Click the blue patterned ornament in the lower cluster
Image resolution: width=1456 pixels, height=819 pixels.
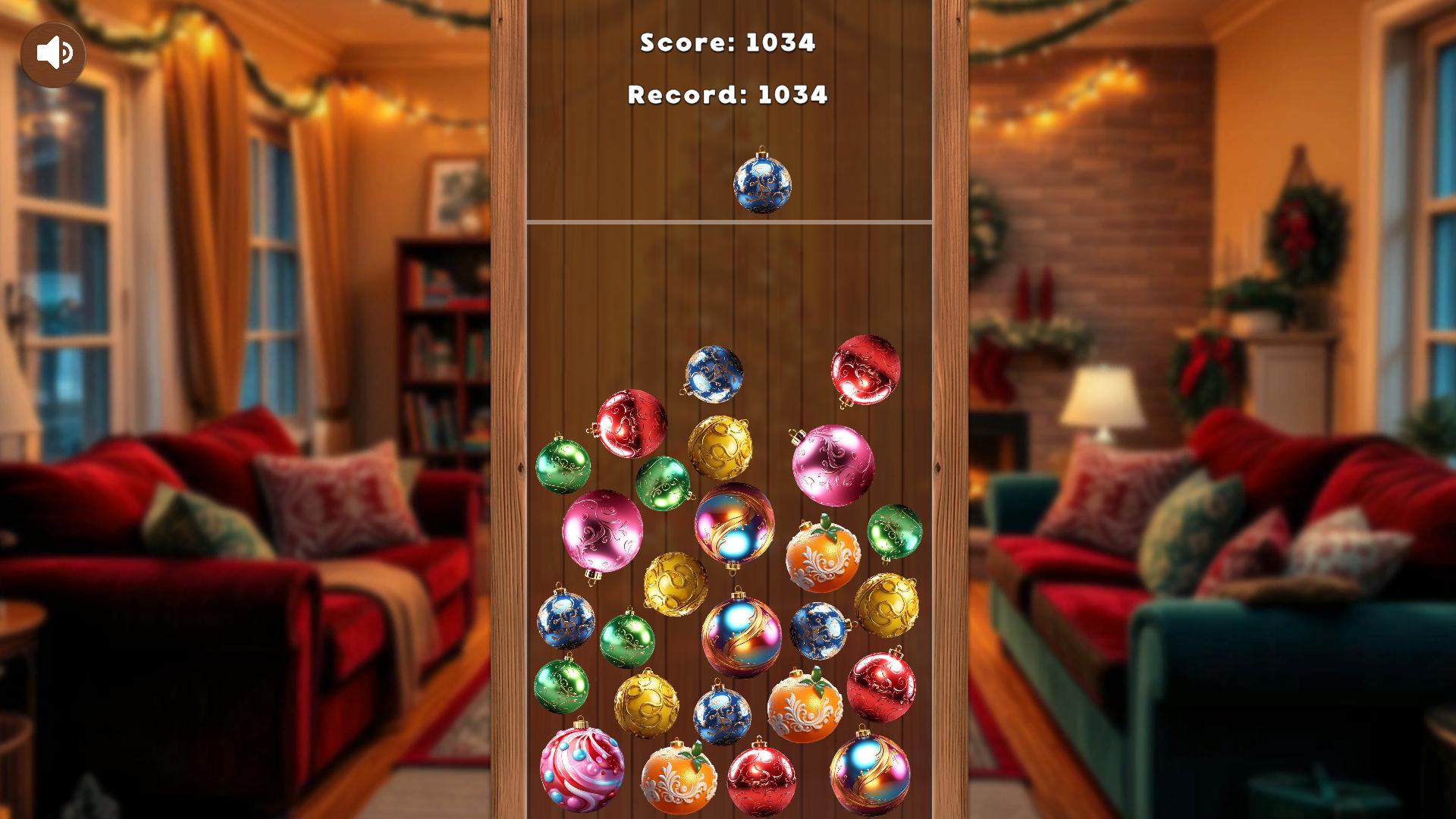click(724, 712)
